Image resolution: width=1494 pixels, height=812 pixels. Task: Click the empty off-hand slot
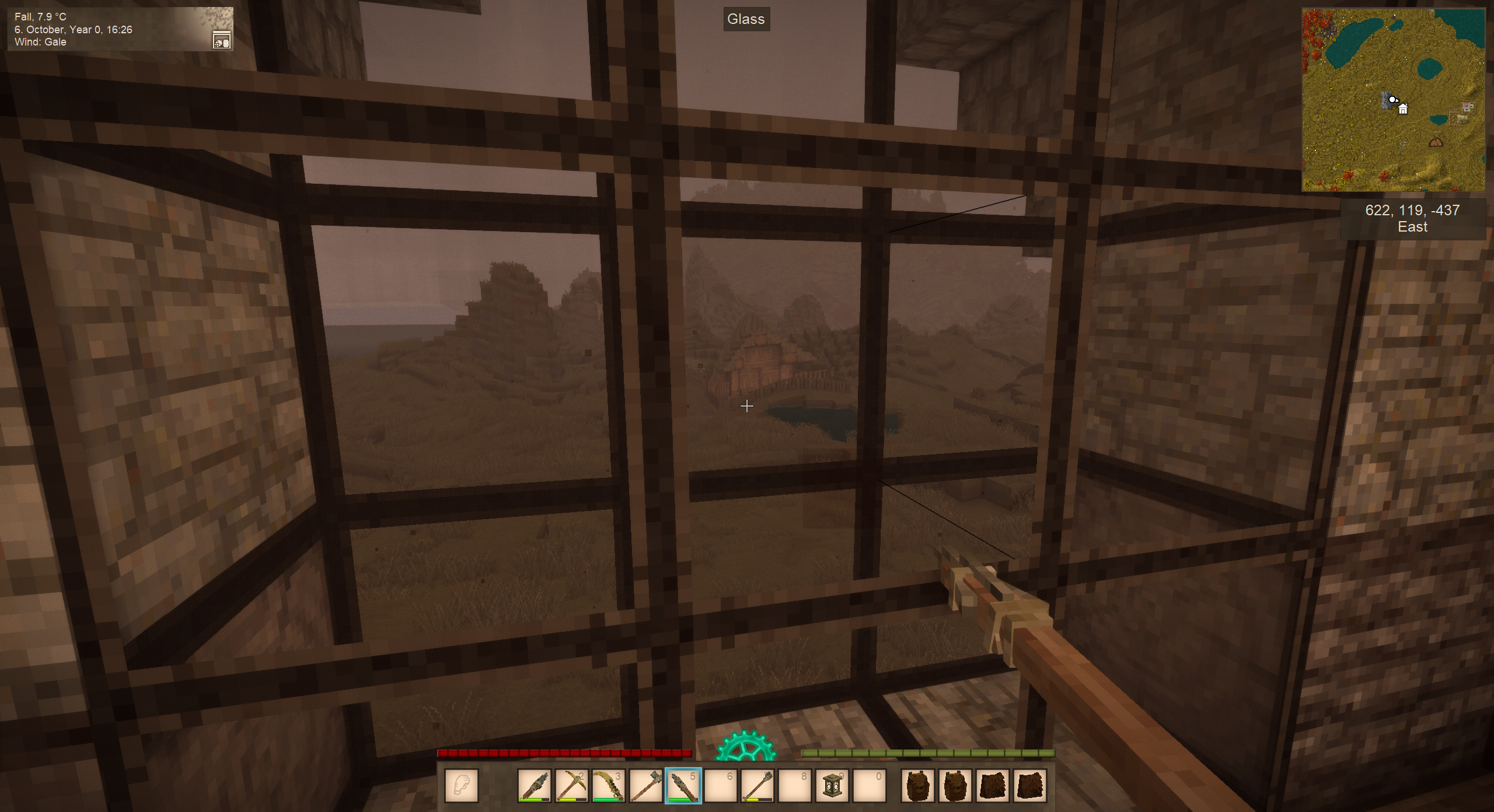click(x=462, y=786)
